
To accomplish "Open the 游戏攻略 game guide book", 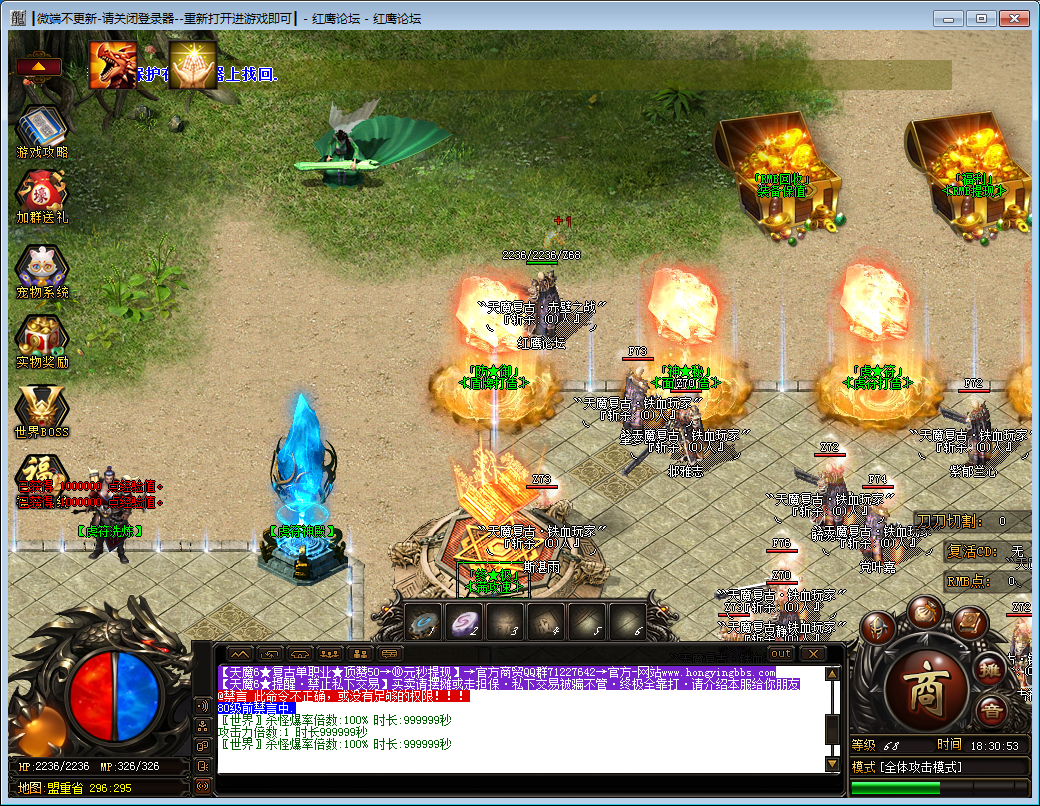I will coord(41,128).
